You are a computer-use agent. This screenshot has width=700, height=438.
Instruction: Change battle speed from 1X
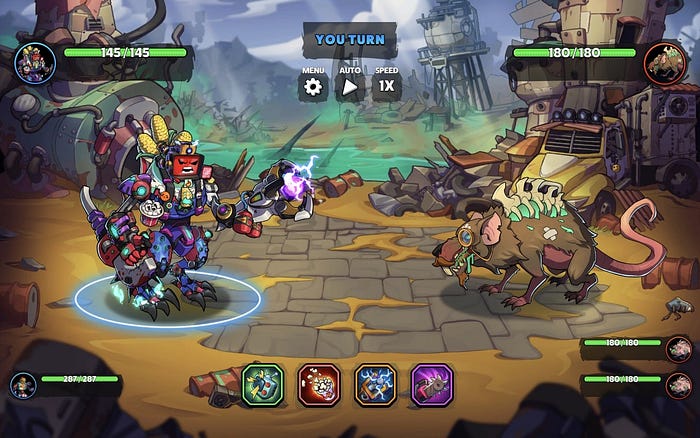pyautogui.click(x=386, y=86)
